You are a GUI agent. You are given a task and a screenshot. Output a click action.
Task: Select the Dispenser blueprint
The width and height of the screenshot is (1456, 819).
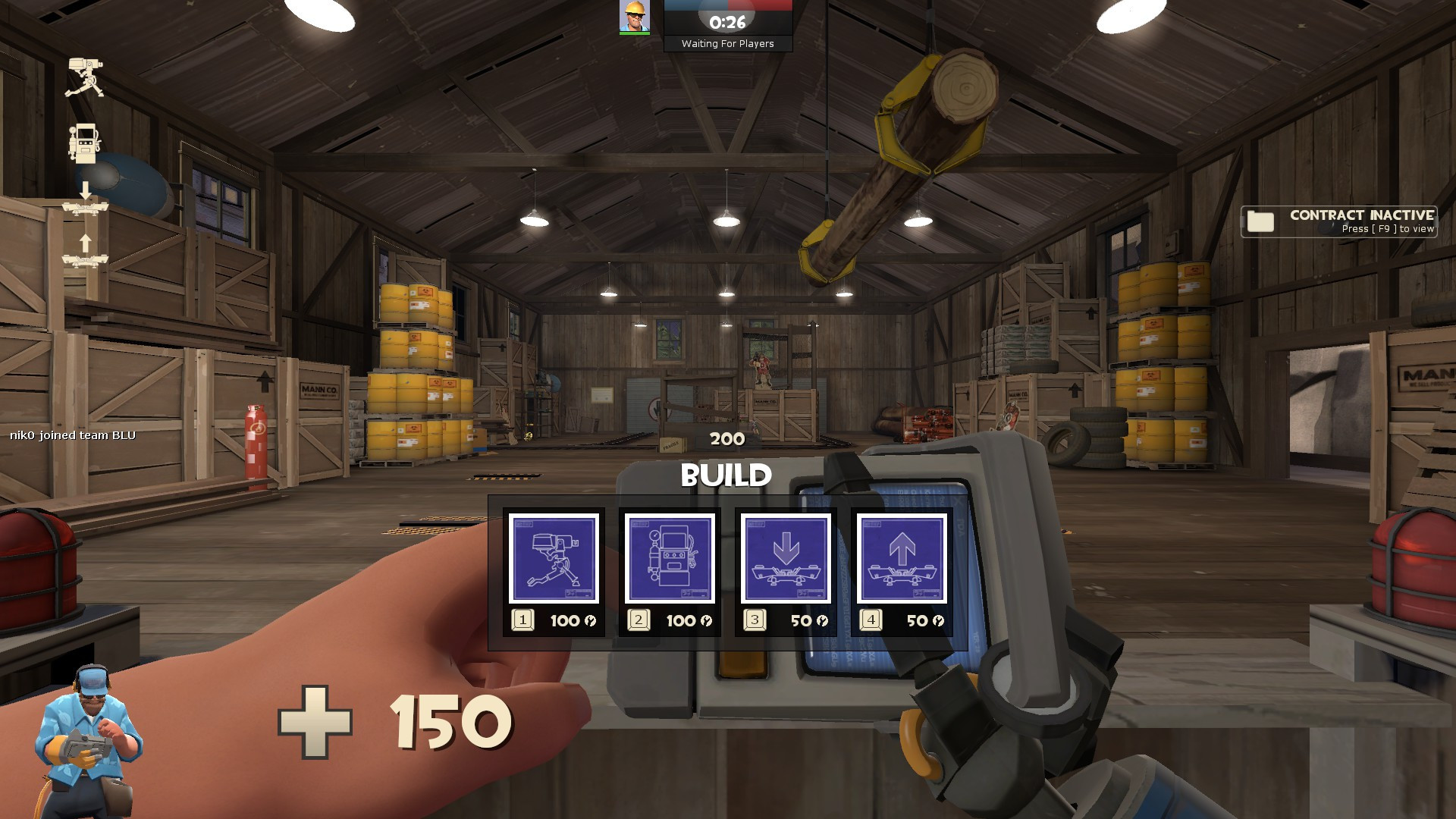[671, 560]
